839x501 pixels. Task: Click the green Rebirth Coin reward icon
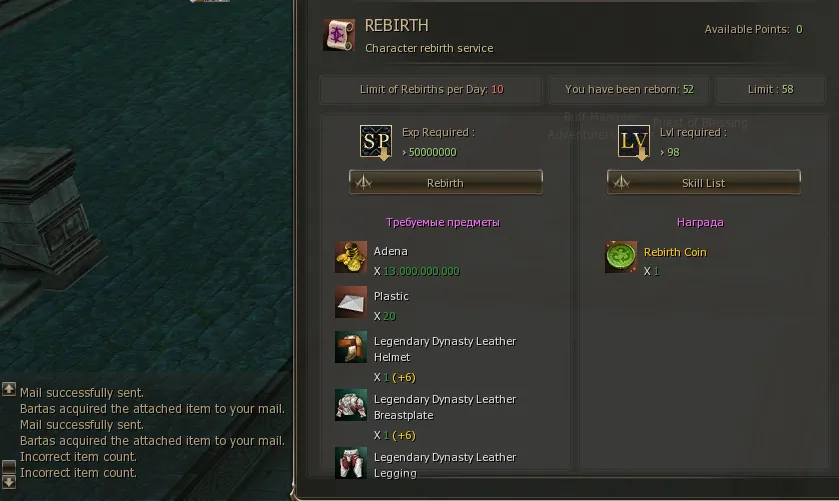[621, 257]
